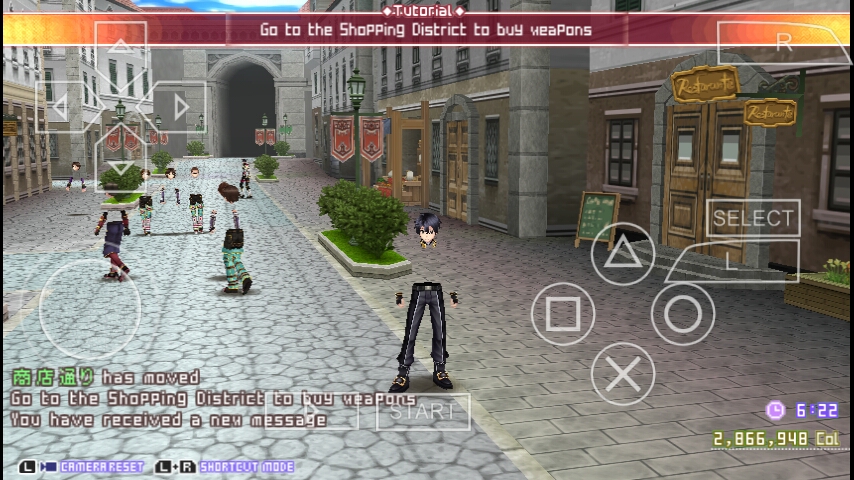Tap the triangle touch button
854x480 pixels.
click(623, 254)
